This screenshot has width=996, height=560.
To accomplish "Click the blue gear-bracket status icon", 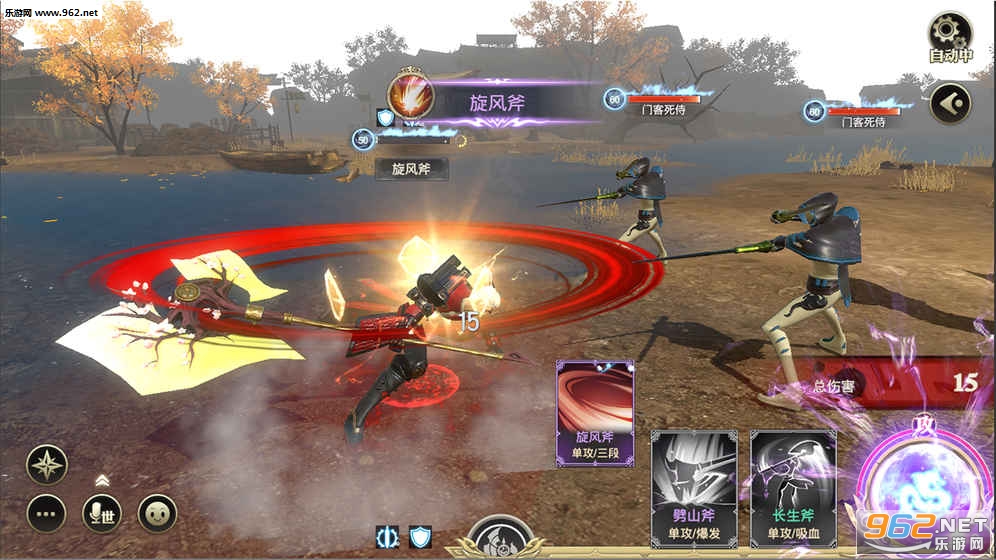I will pos(386,537).
